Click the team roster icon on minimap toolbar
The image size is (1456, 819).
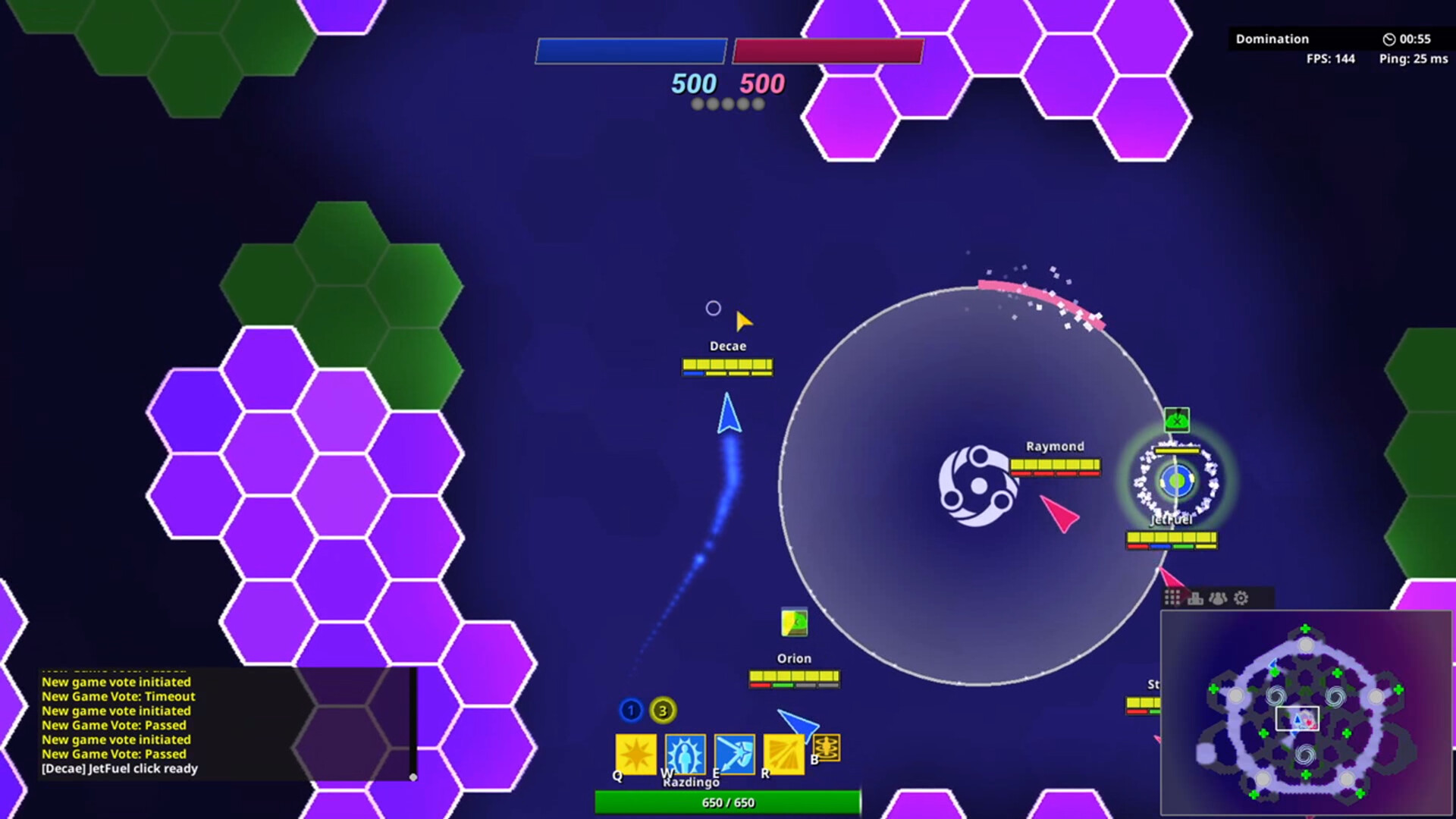[1219, 598]
